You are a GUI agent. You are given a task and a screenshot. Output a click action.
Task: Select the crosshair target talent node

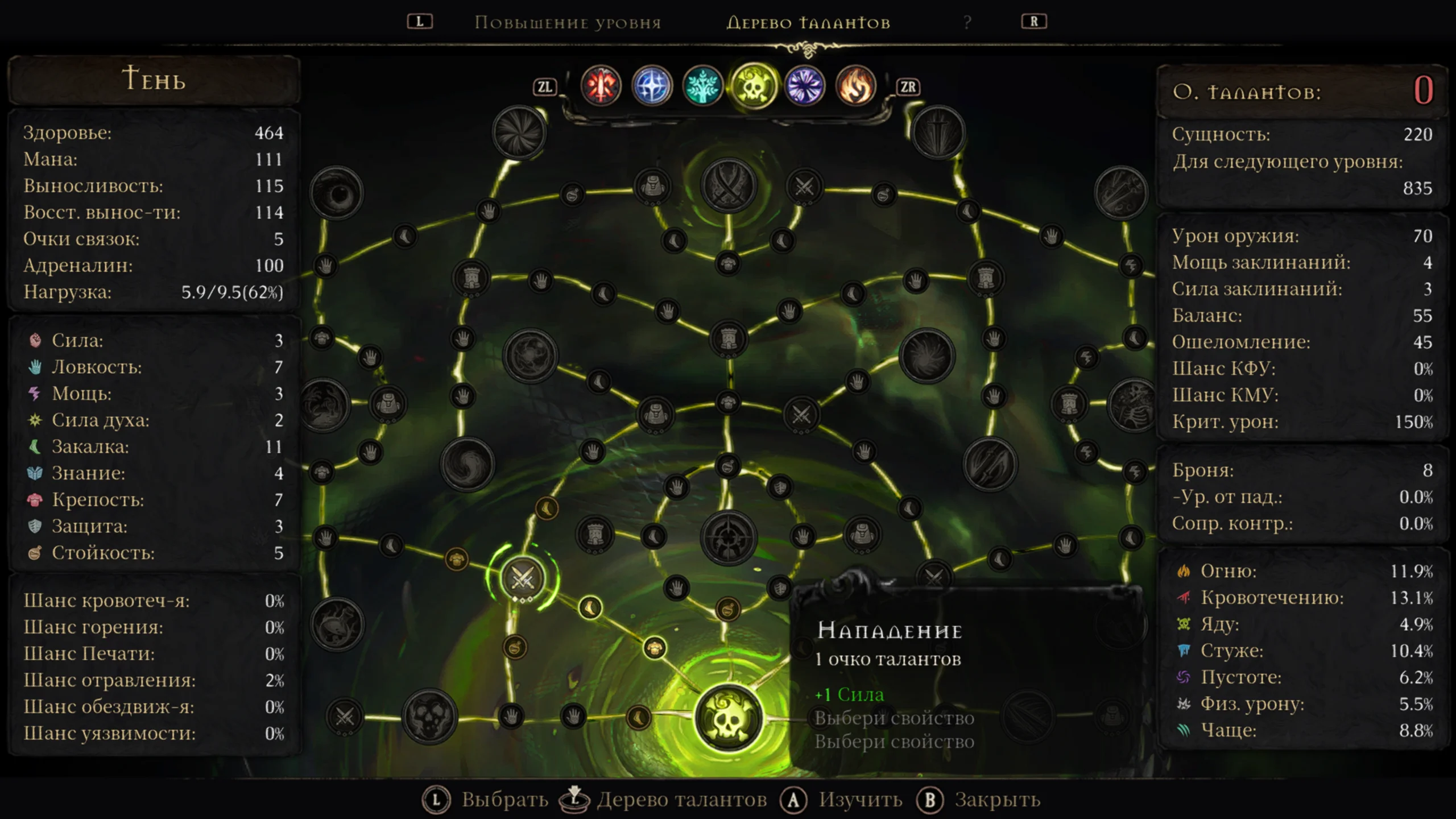[728, 537]
